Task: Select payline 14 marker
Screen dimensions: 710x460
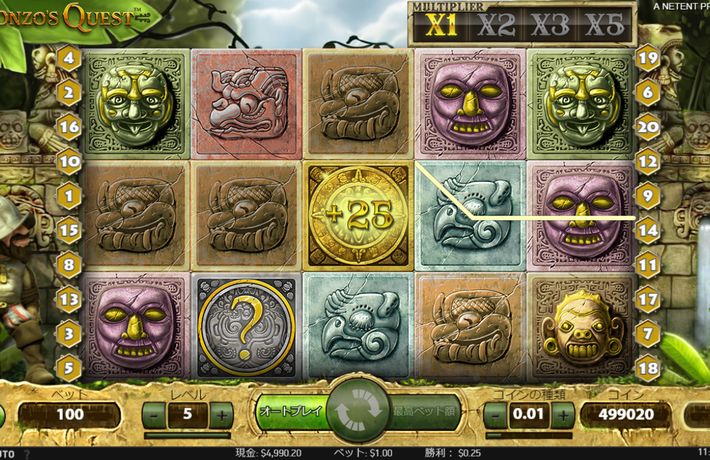Action: click(647, 230)
